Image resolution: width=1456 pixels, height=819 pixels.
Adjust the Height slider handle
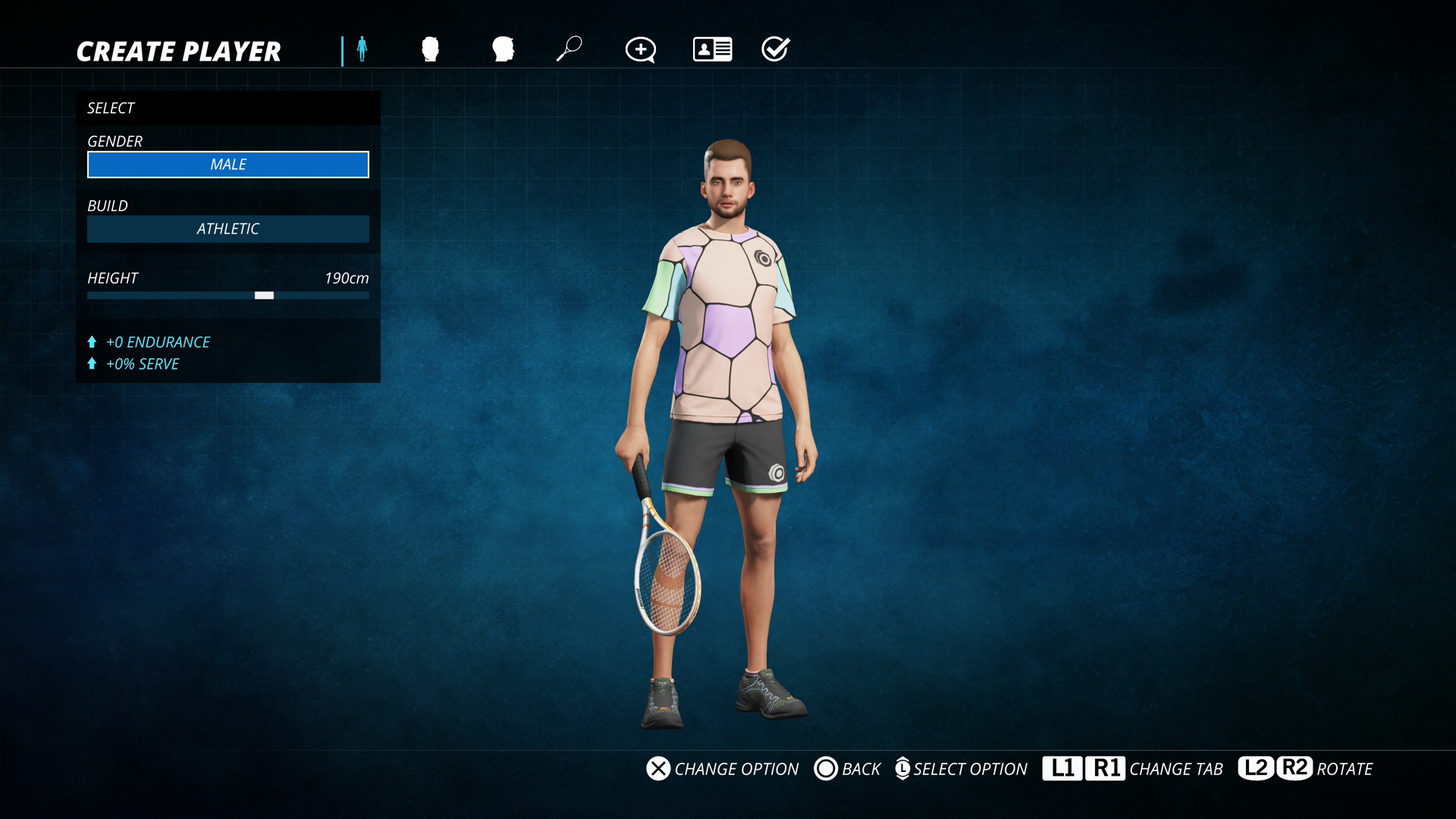[x=264, y=296]
